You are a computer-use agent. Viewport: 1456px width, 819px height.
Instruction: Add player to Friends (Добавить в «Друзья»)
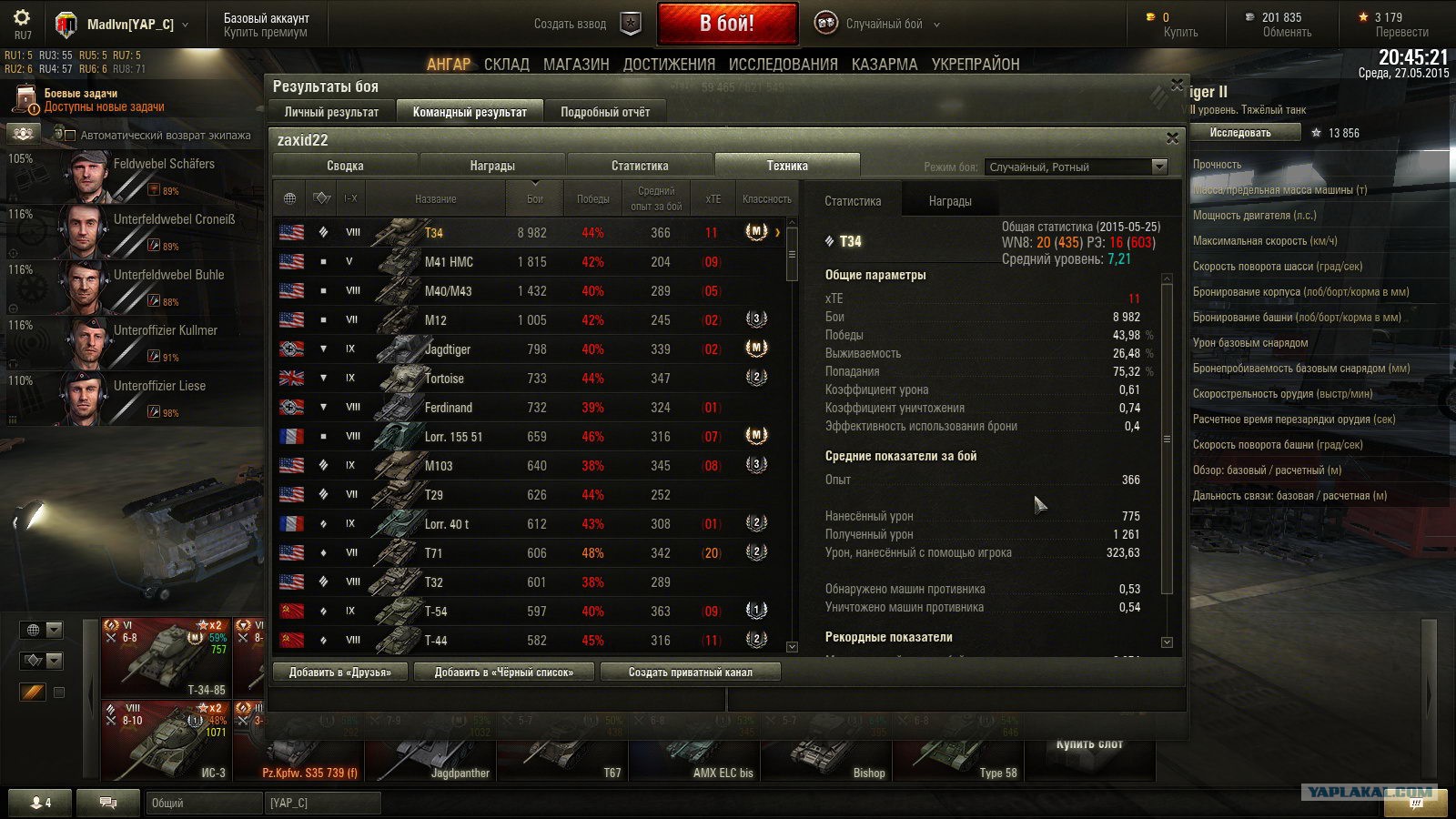tap(339, 672)
